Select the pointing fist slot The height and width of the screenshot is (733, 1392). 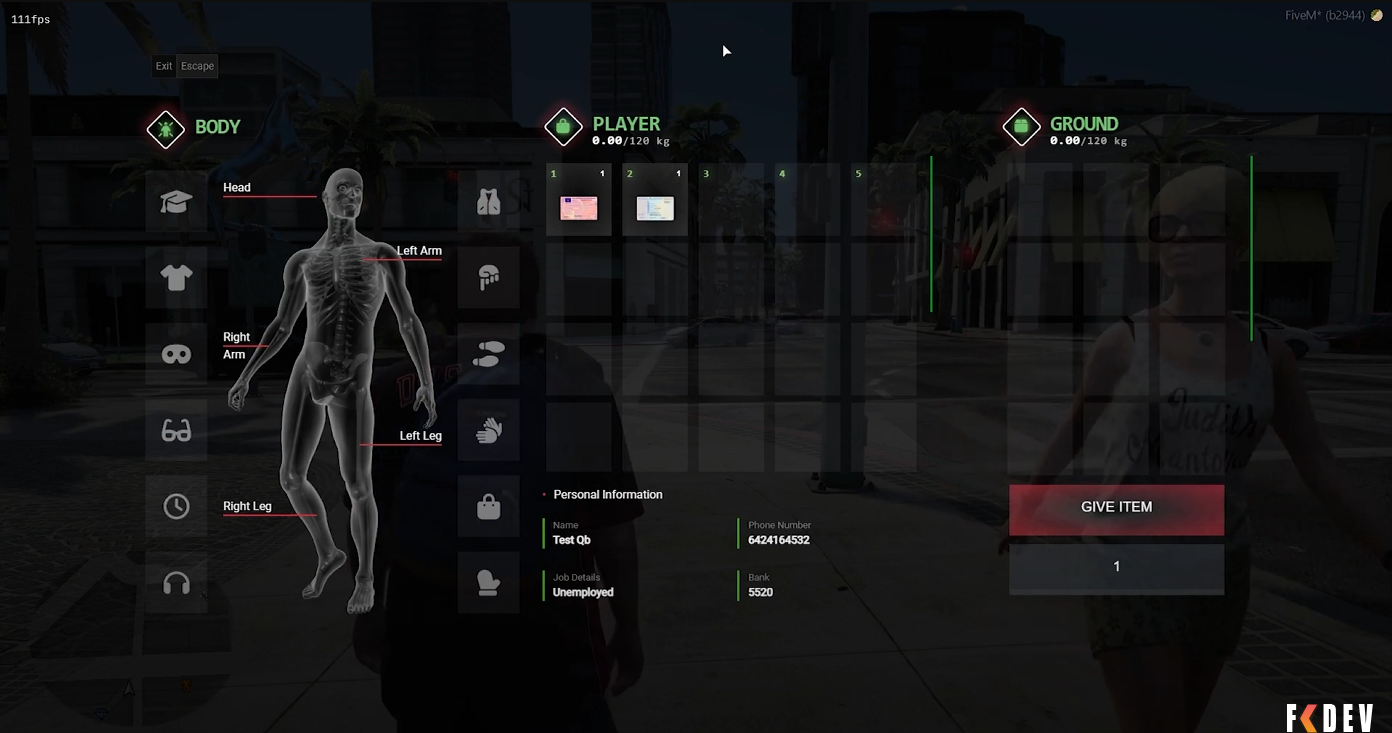[488, 278]
